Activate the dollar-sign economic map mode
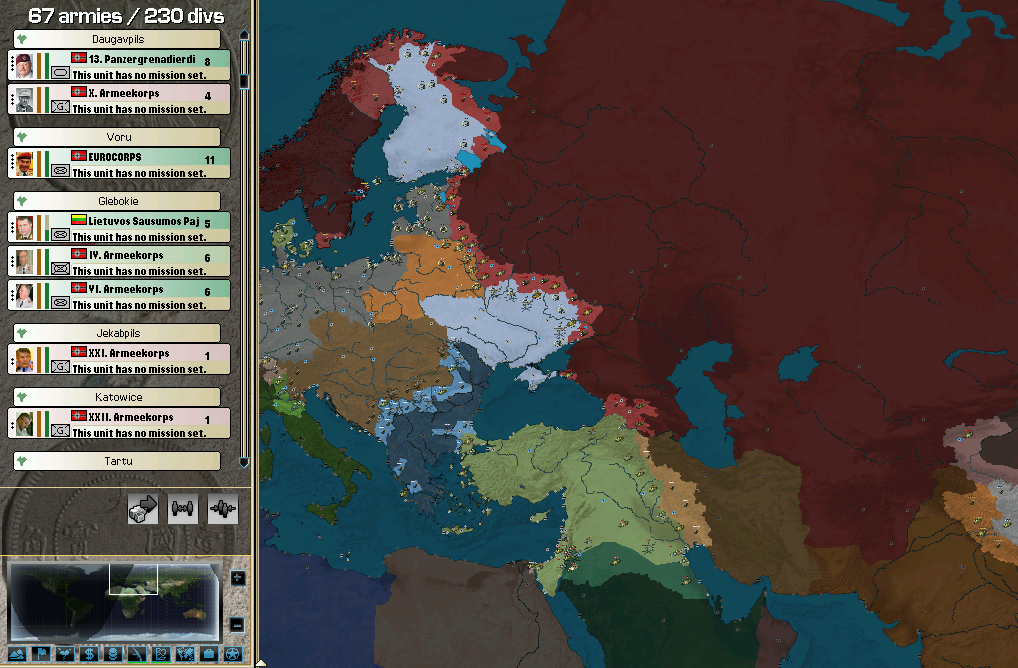Screen dimensions: 1018x668 point(89,654)
